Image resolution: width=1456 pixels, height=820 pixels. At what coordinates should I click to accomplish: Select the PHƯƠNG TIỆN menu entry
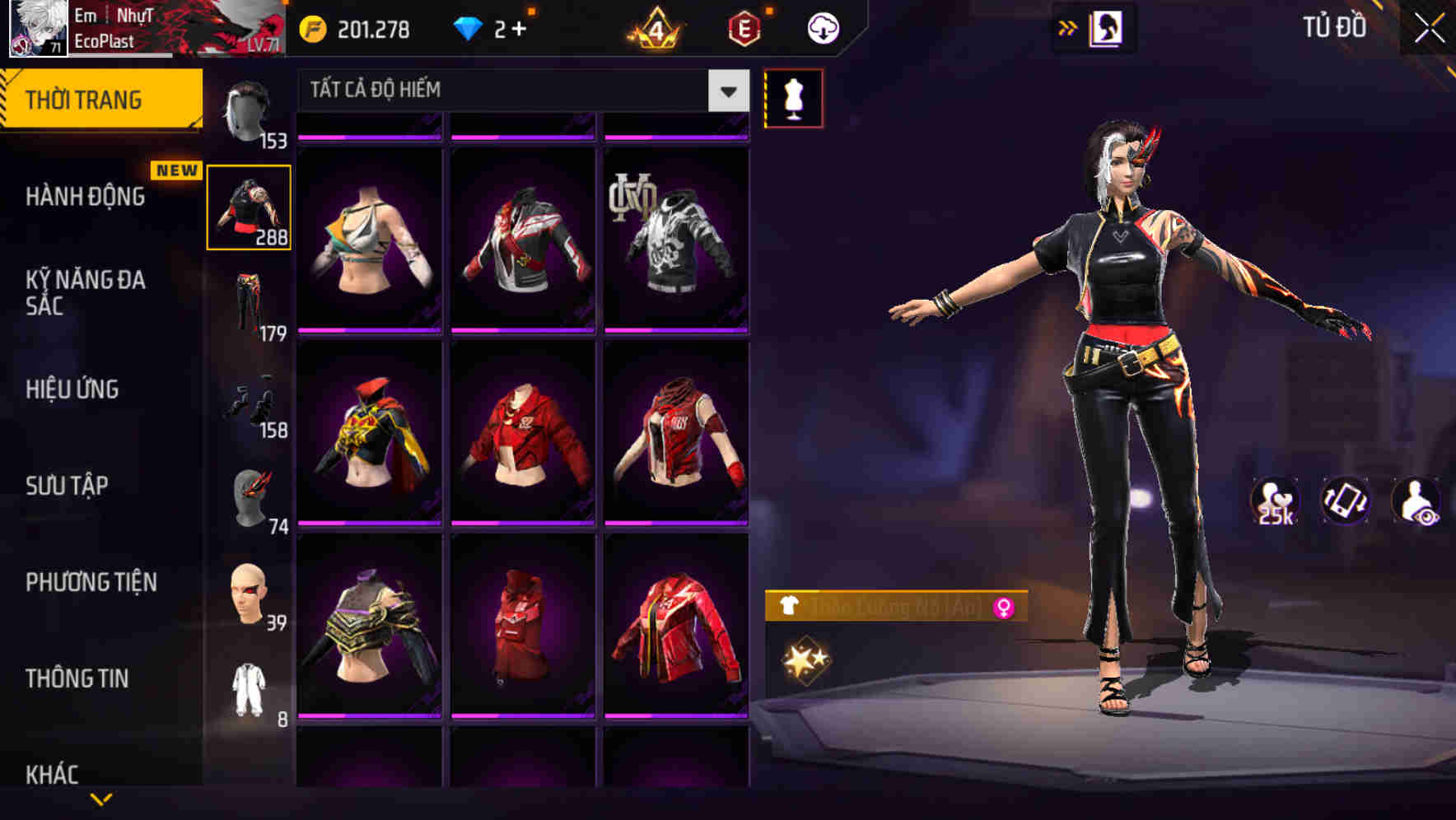[91, 581]
